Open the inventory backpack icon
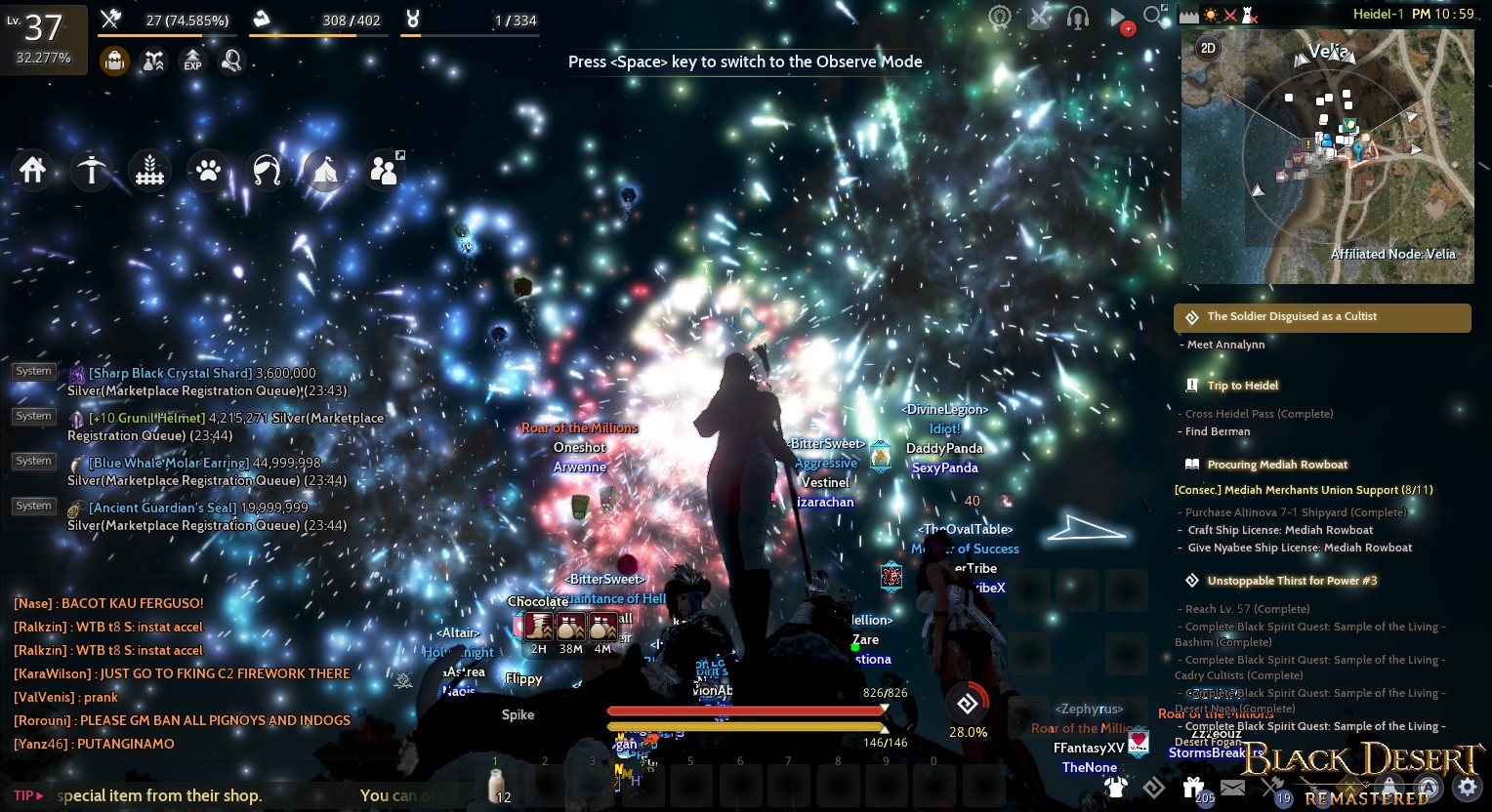The width and height of the screenshot is (1492, 812). pyautogui.click(x=114, y=61)
